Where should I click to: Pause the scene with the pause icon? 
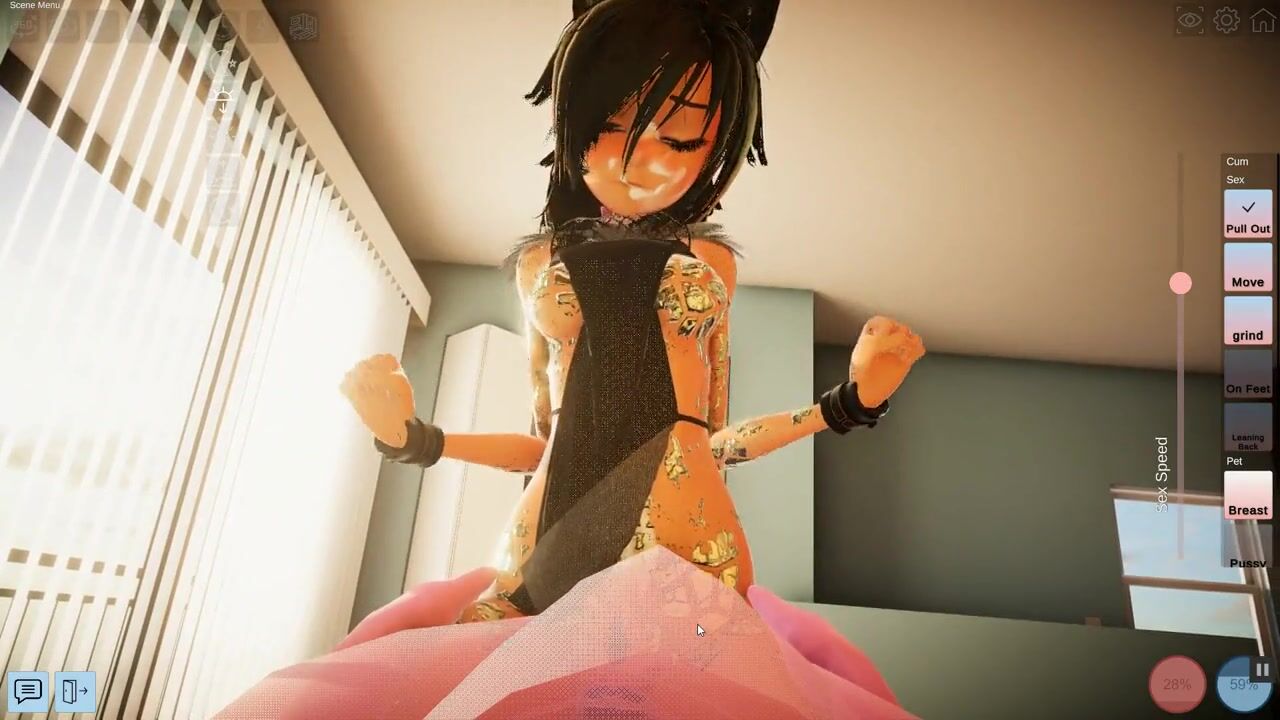(x=1262, y=670)
